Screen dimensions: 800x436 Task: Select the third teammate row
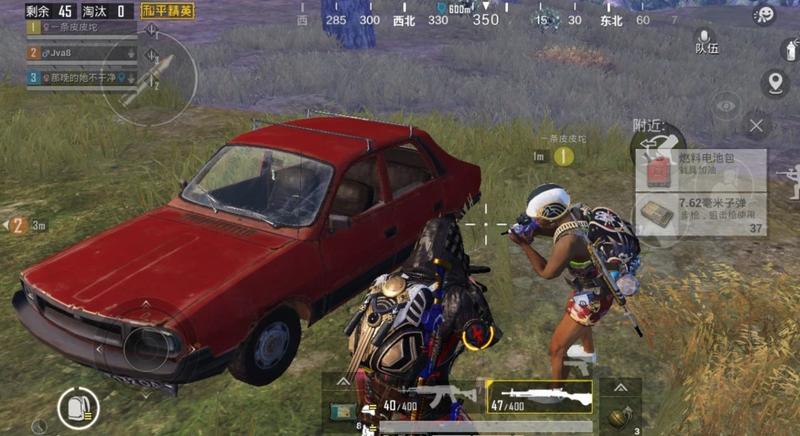point(80,77)
